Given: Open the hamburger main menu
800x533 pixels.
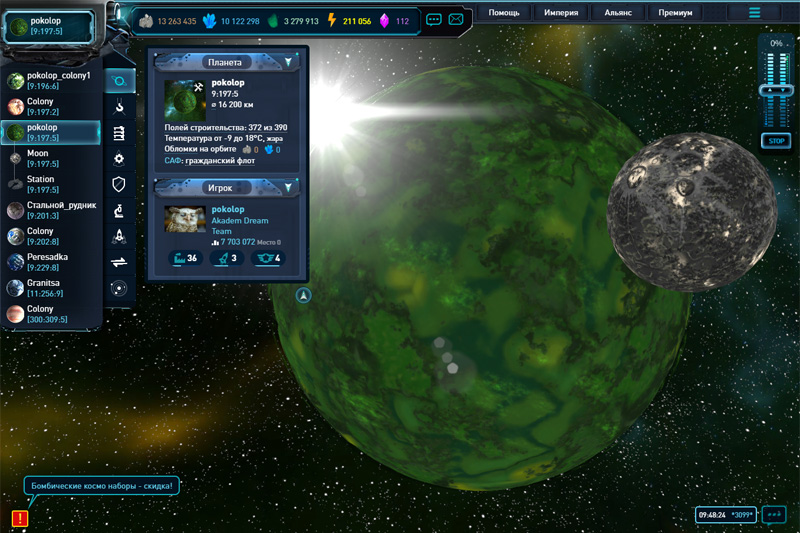Looking at the screenshot, I should pos(755,13).
